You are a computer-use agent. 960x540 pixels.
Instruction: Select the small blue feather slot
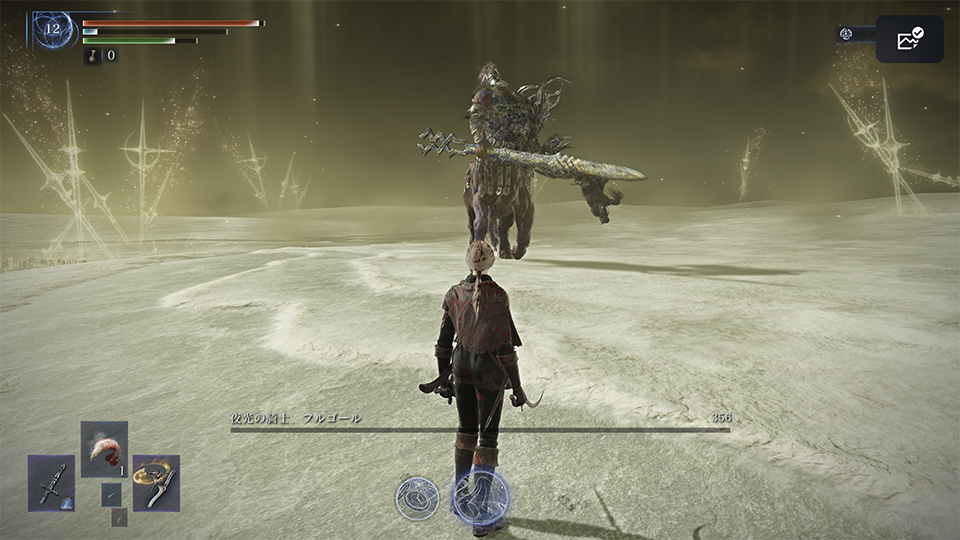[x=110, y=493]
